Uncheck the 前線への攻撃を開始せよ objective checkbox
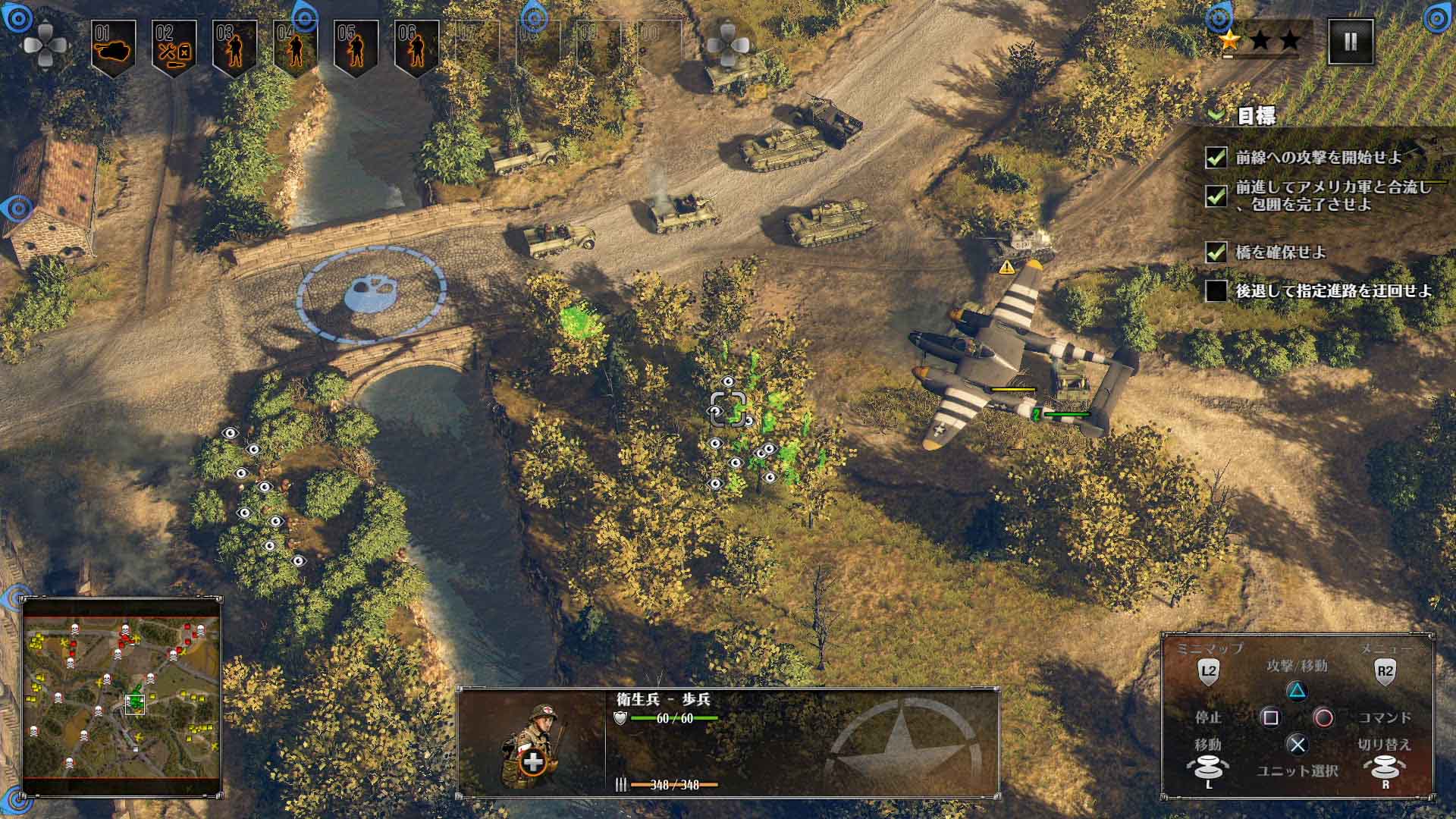Screen dimensions: 1456x819 point(1218,156)
